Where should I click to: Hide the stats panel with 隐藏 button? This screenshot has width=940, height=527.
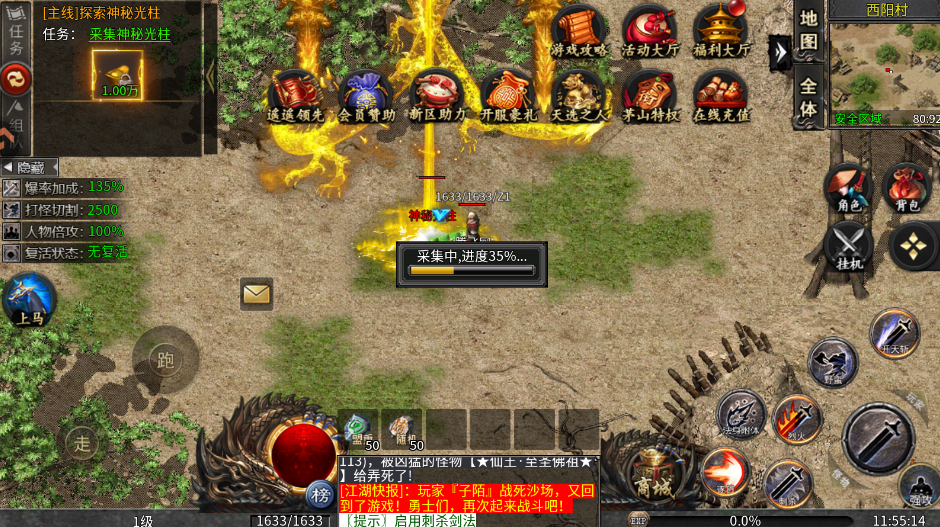(29, 167)
